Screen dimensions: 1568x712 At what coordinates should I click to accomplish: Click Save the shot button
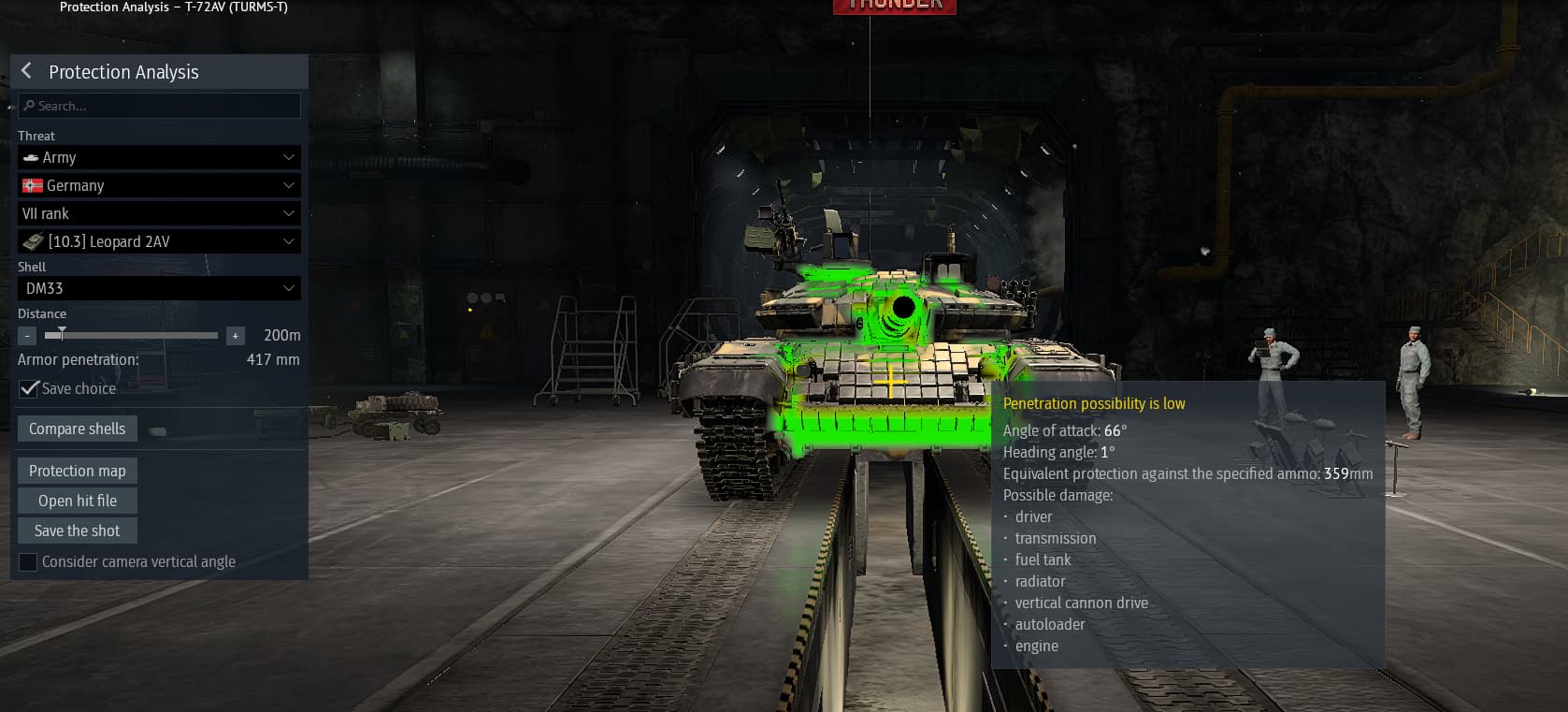coord(77,530)
